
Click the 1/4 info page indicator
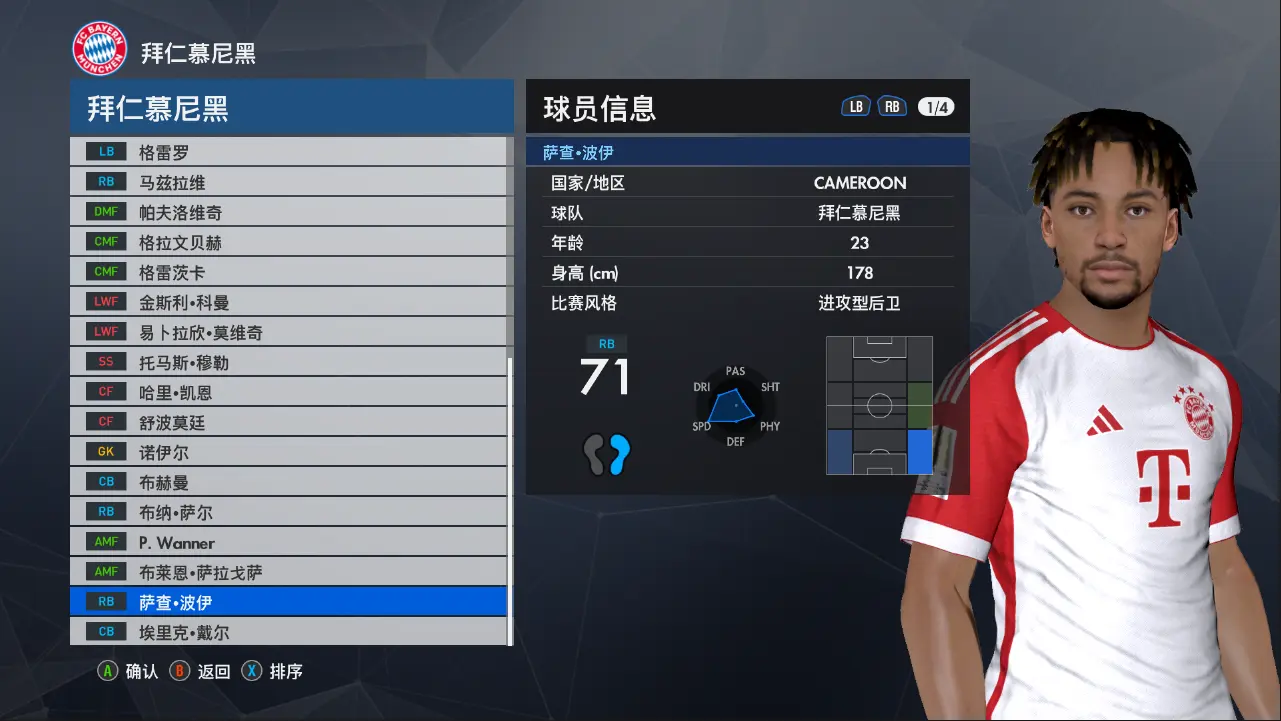pos(936,107)
